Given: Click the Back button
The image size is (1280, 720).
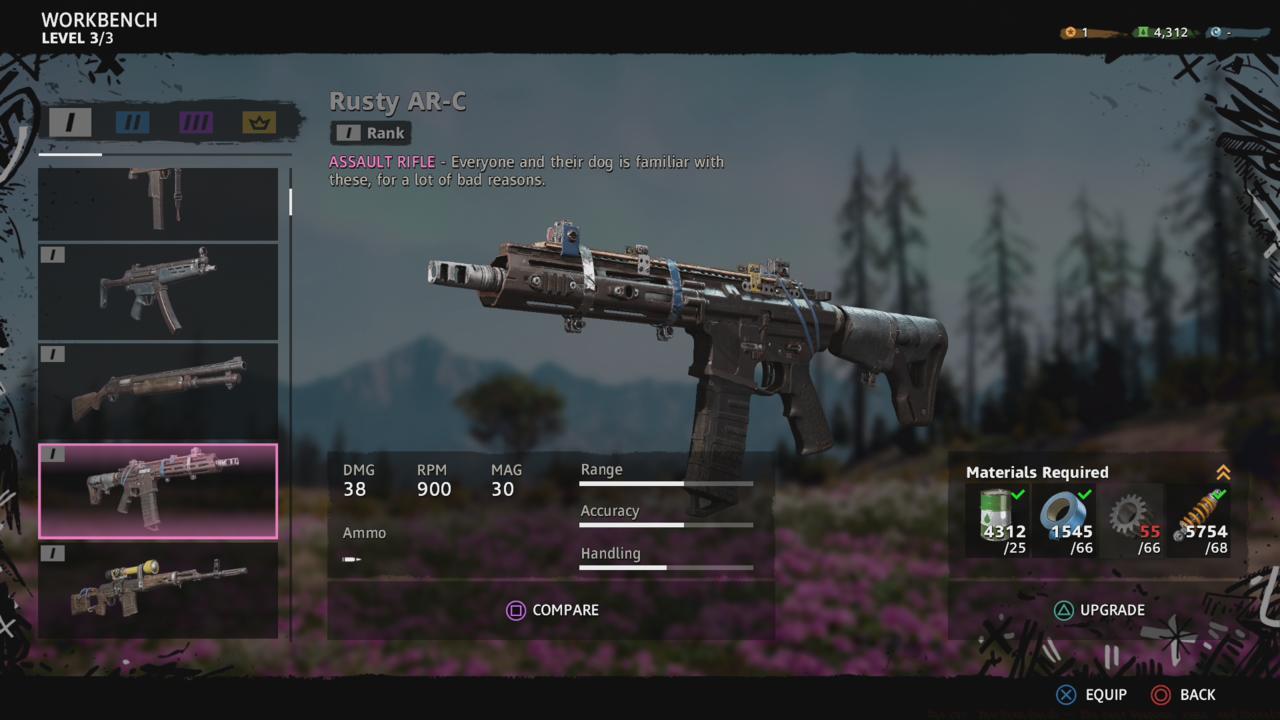Looking at the screenshot, I should point(1185,694).
